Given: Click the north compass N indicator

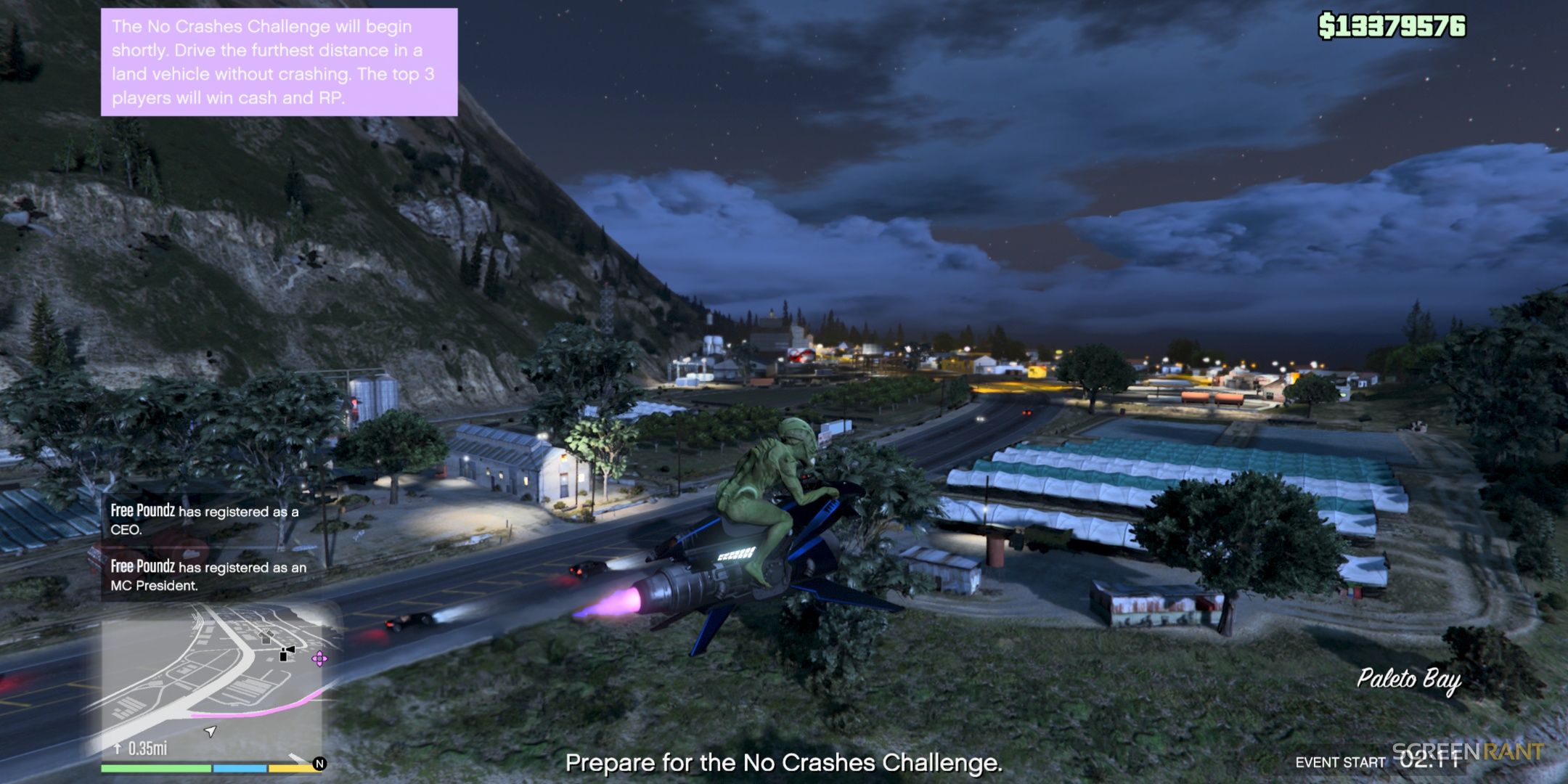Looking at the screenshot, I should coord(319,764).
